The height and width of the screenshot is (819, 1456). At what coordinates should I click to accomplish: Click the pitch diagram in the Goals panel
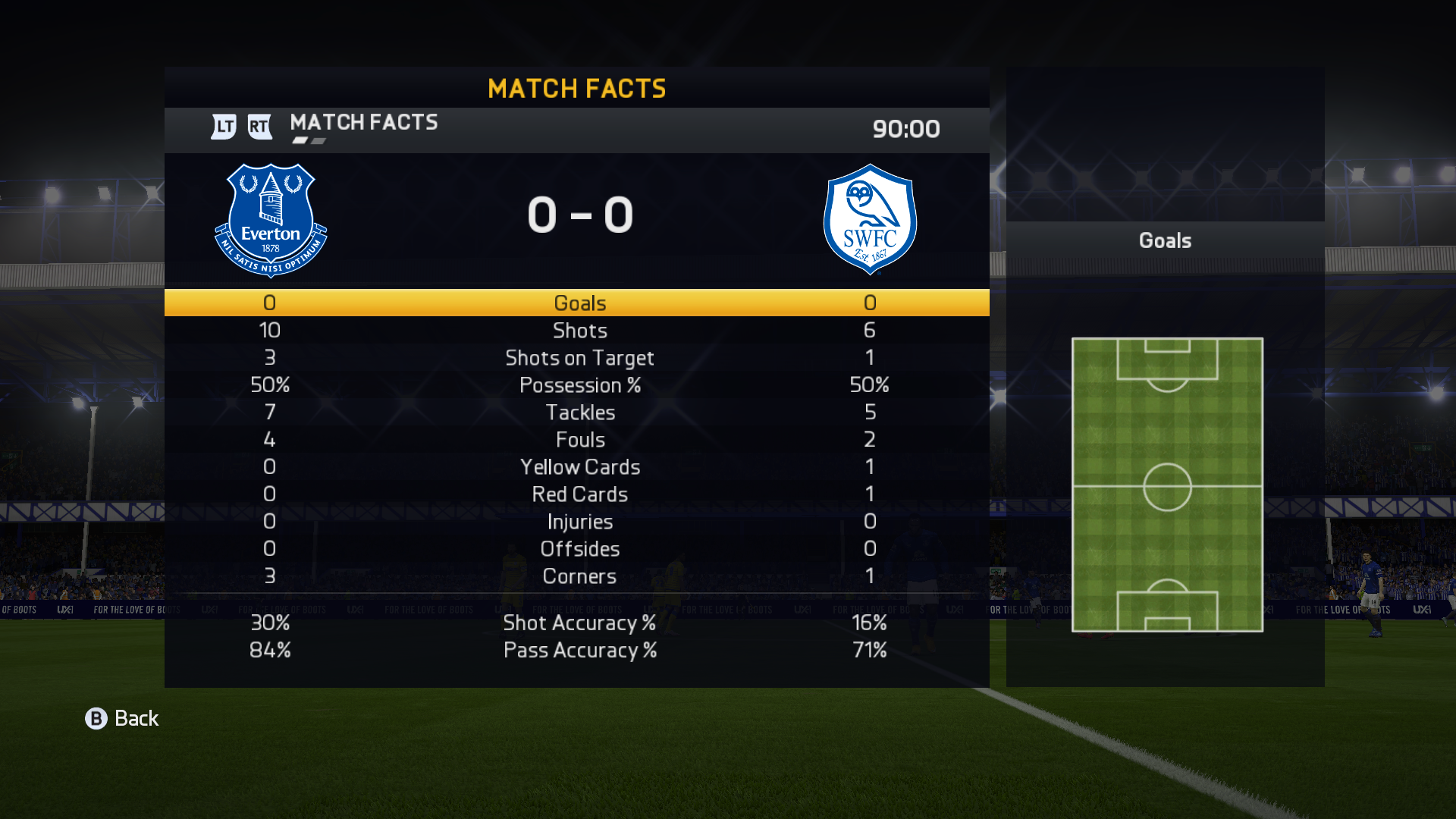click(x=1167, y=485)
